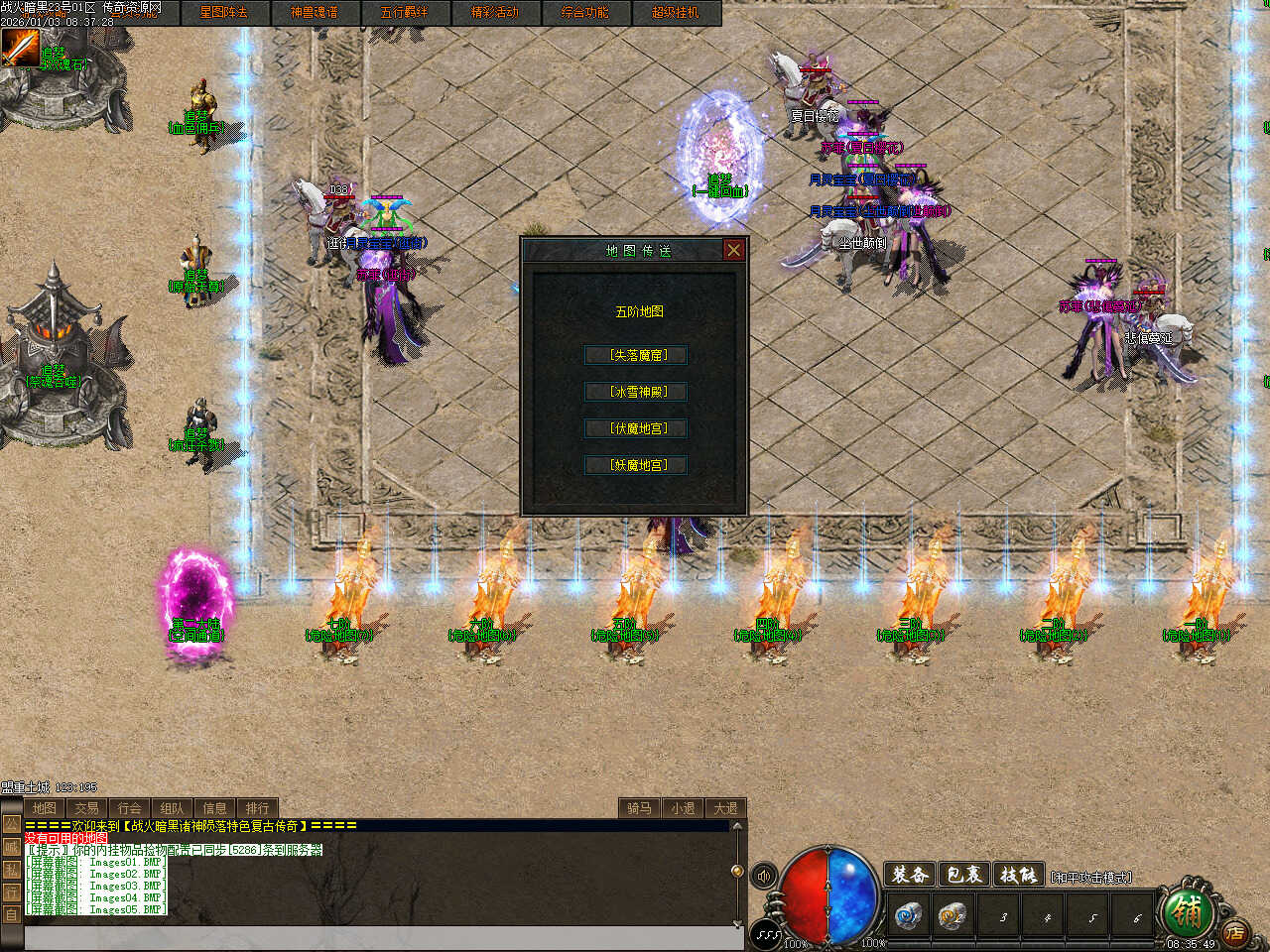Image resolution: width=1270 pixels, height=952 pixels.
Task: Open the 超级挂机 auto-play menu
Action: (x=675, y=13)
